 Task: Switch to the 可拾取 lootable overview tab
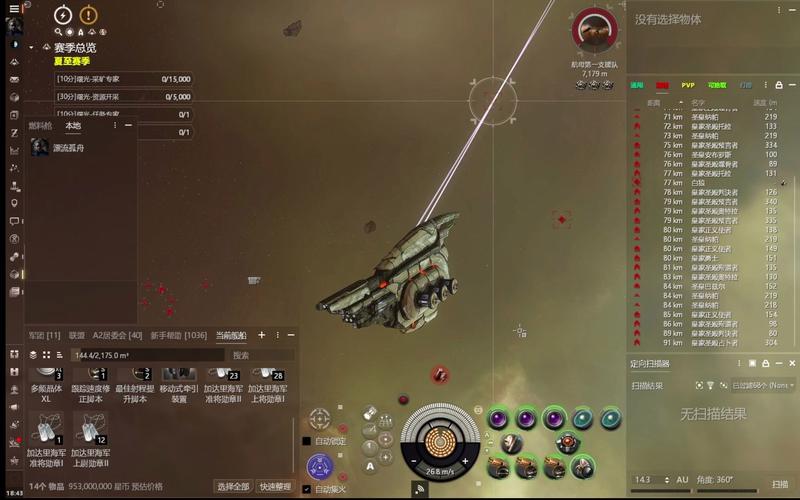716,86
